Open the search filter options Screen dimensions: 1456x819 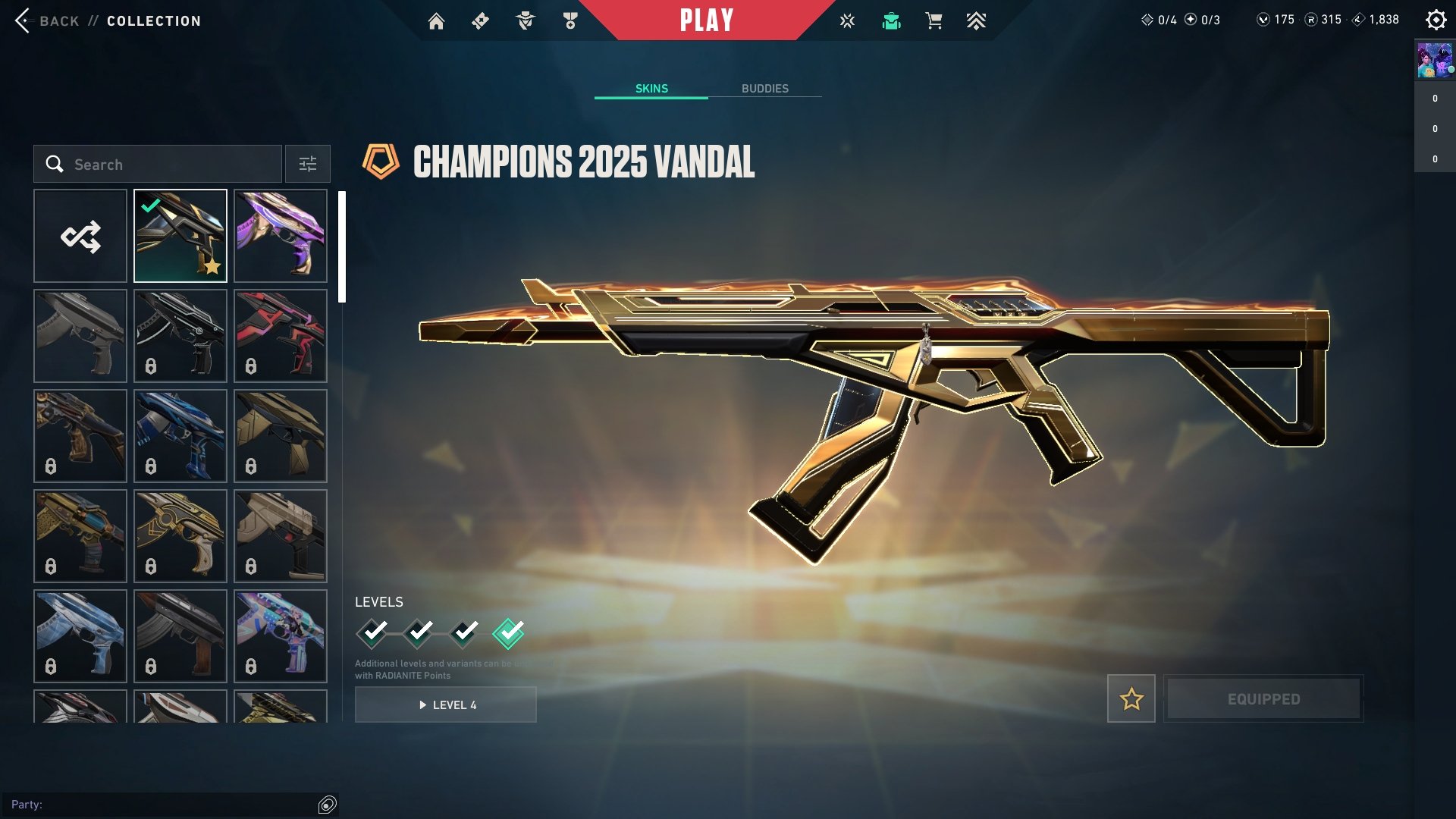click(x=307, y=164)
